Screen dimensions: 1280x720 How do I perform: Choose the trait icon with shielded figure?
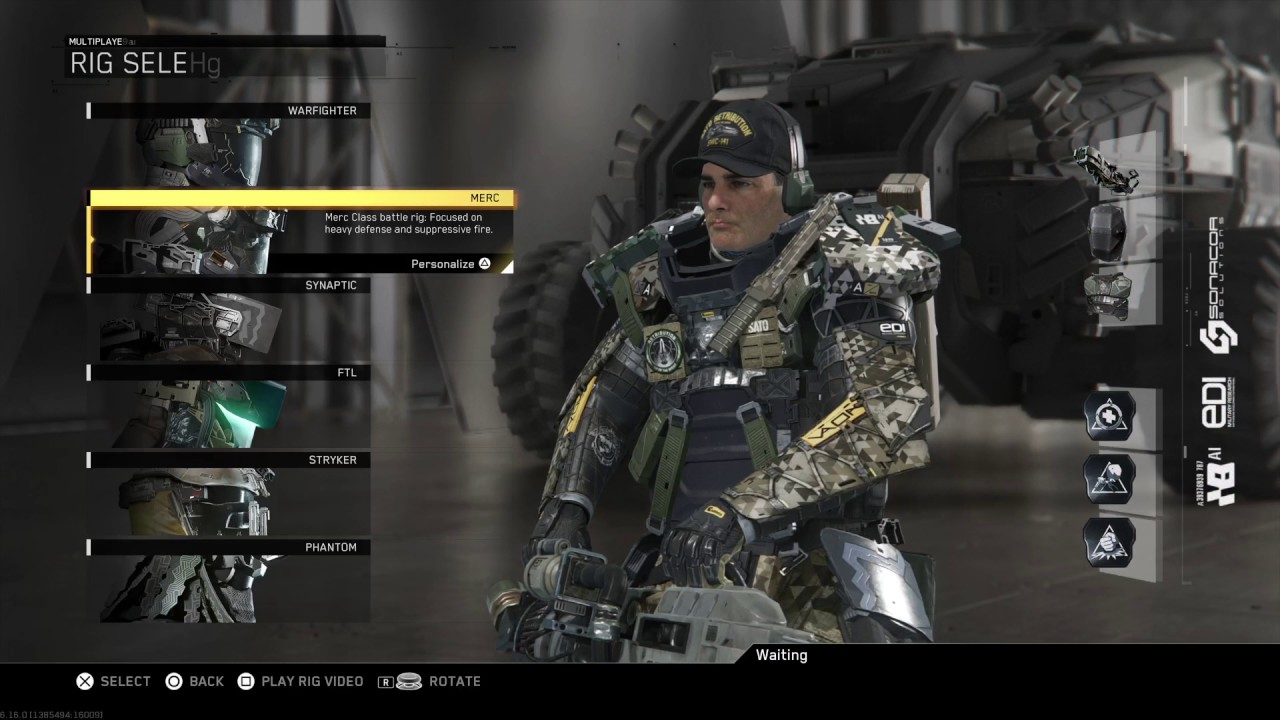click(1109, 478)
